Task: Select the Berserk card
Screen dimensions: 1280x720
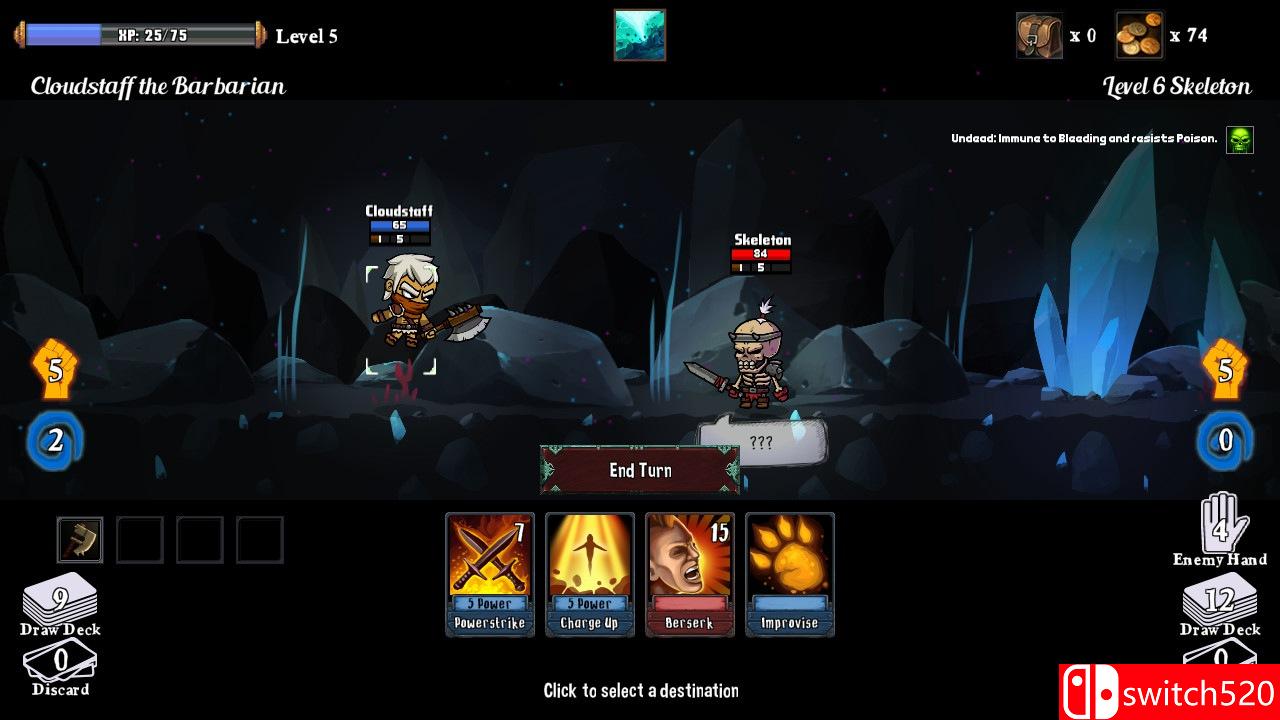Action: coord(690,575)
